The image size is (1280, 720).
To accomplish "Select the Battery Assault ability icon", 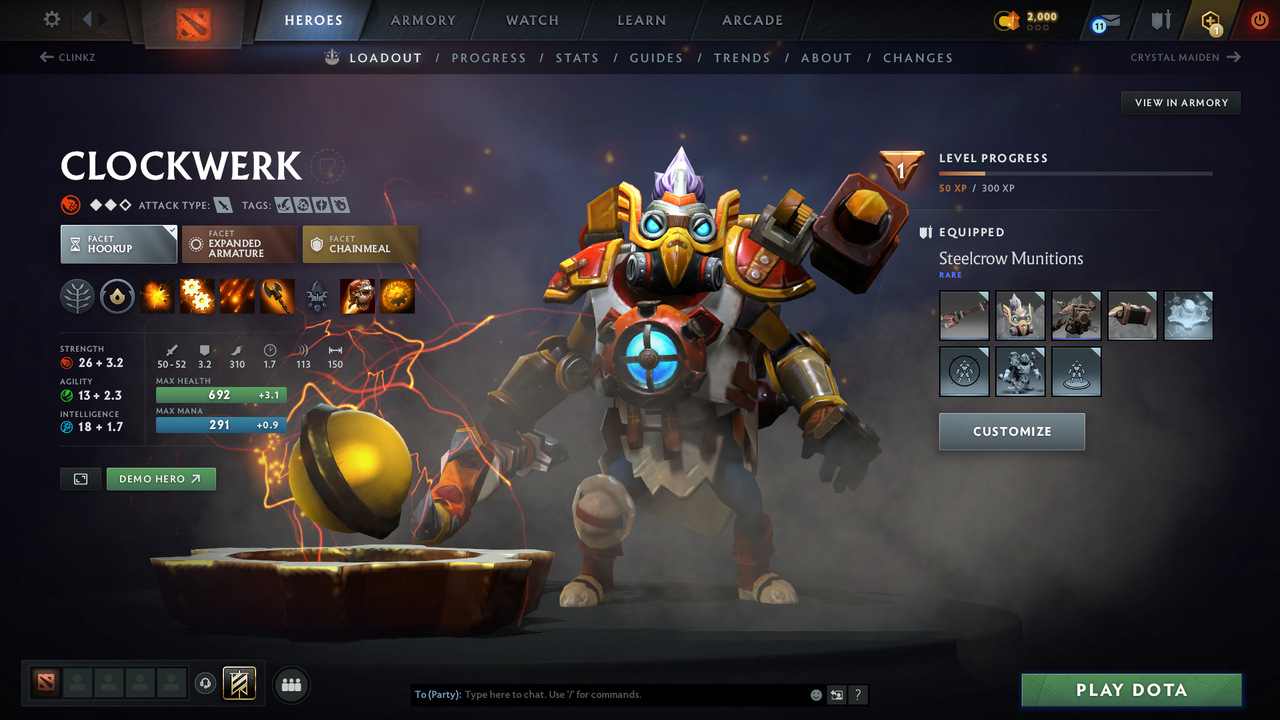I will [157, 296].
